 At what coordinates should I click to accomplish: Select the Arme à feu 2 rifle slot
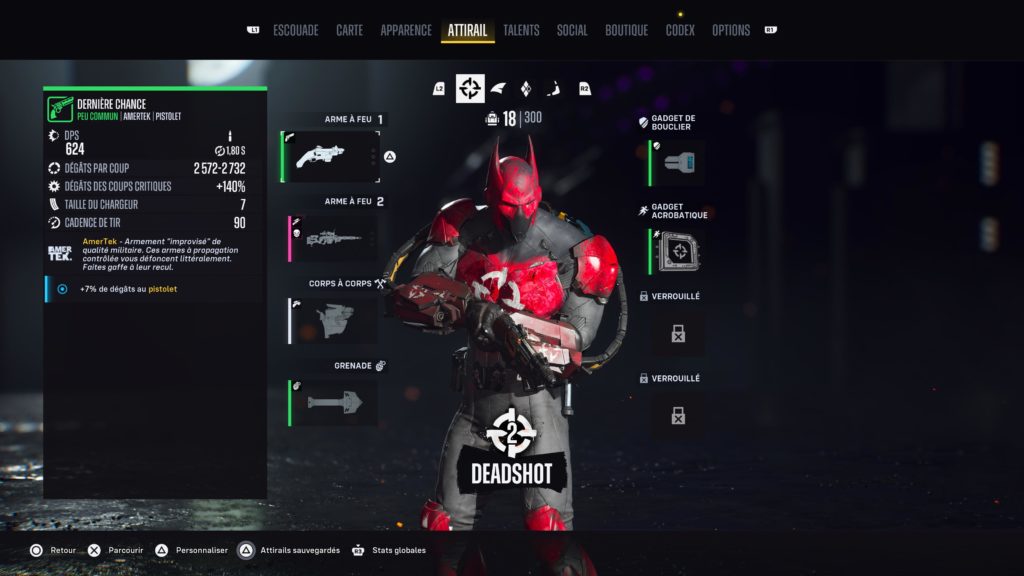334,238
